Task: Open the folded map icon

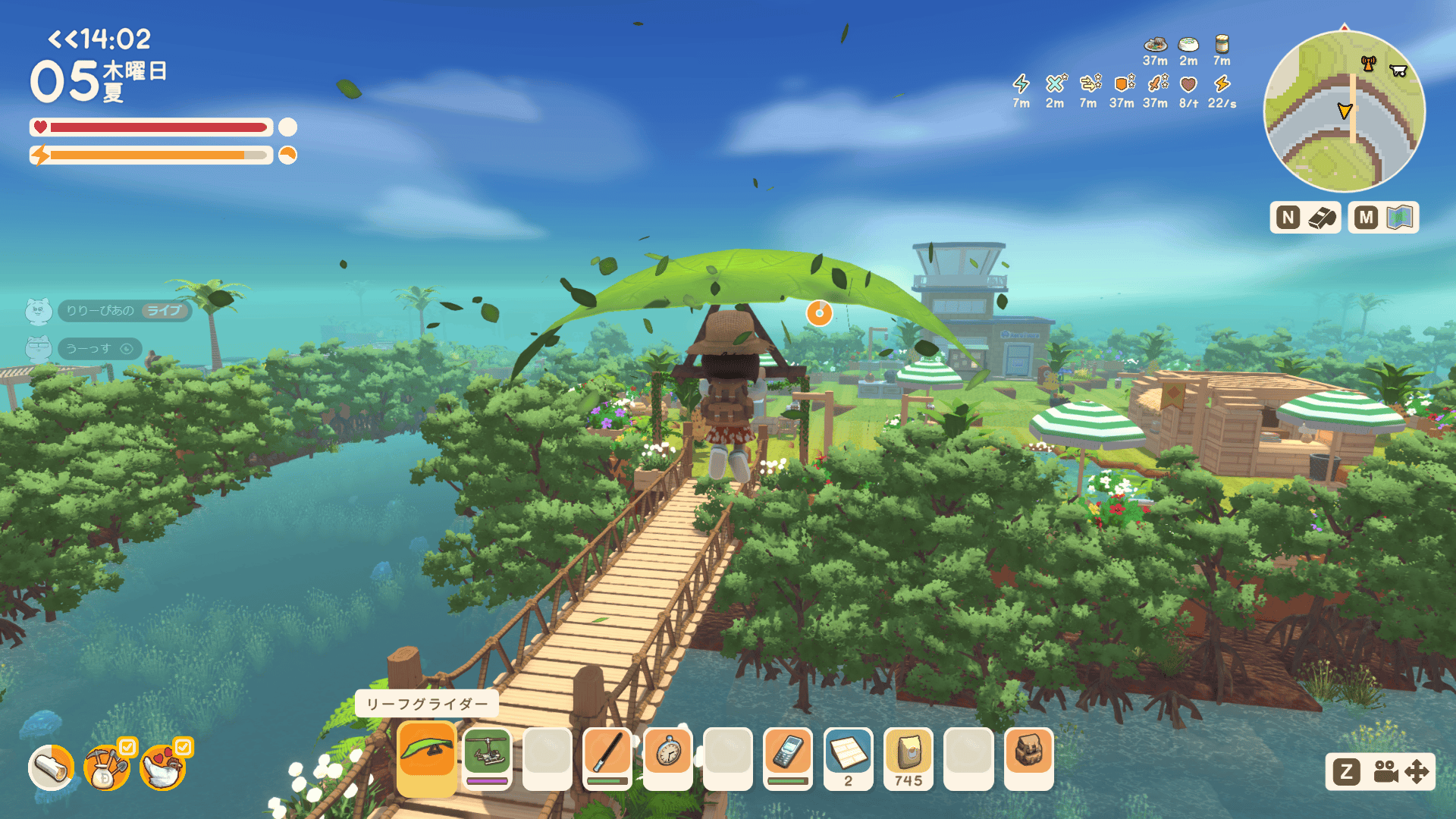Action: coord(1400,218)
